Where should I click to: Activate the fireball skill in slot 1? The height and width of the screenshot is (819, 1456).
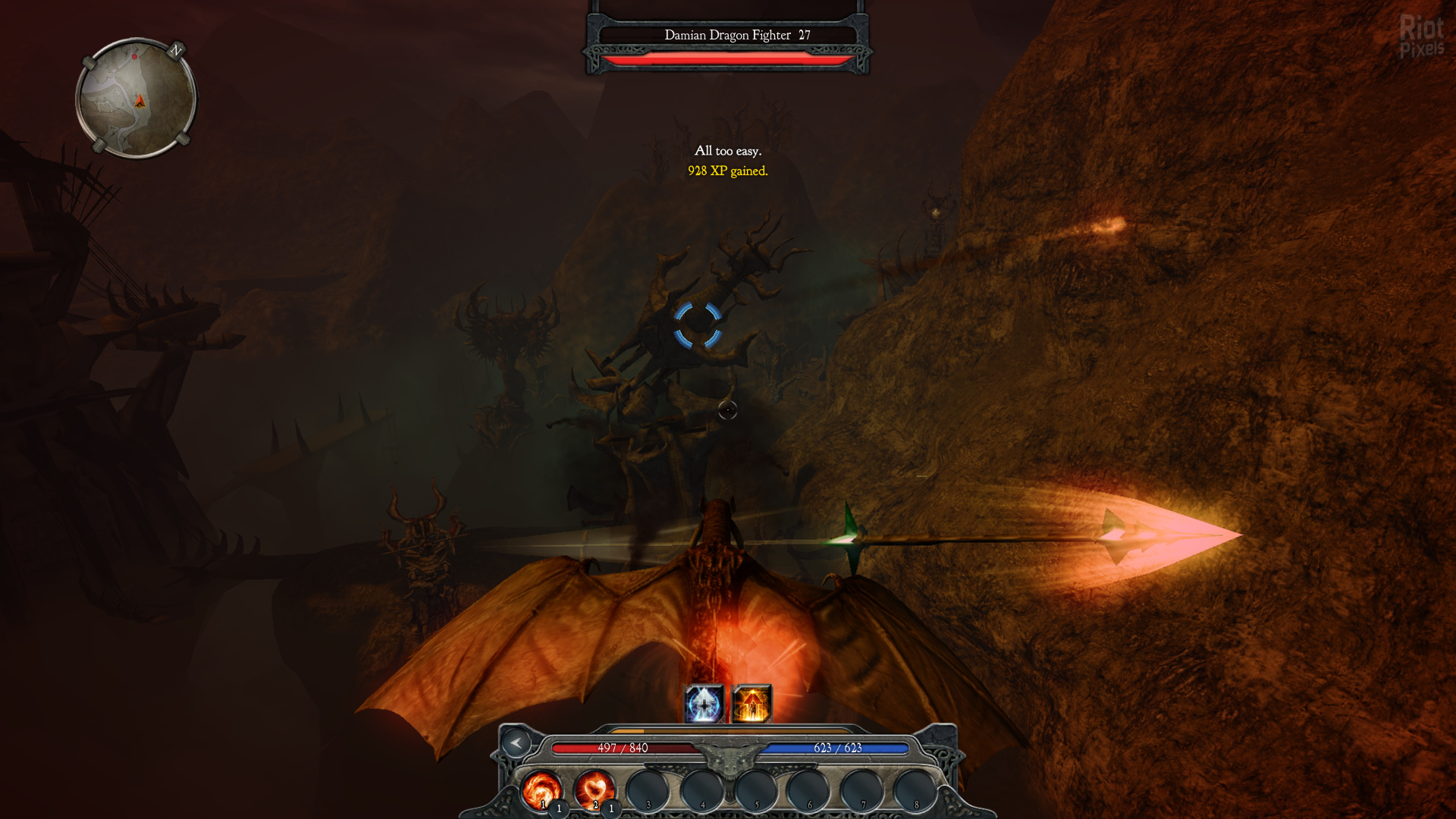541,790
